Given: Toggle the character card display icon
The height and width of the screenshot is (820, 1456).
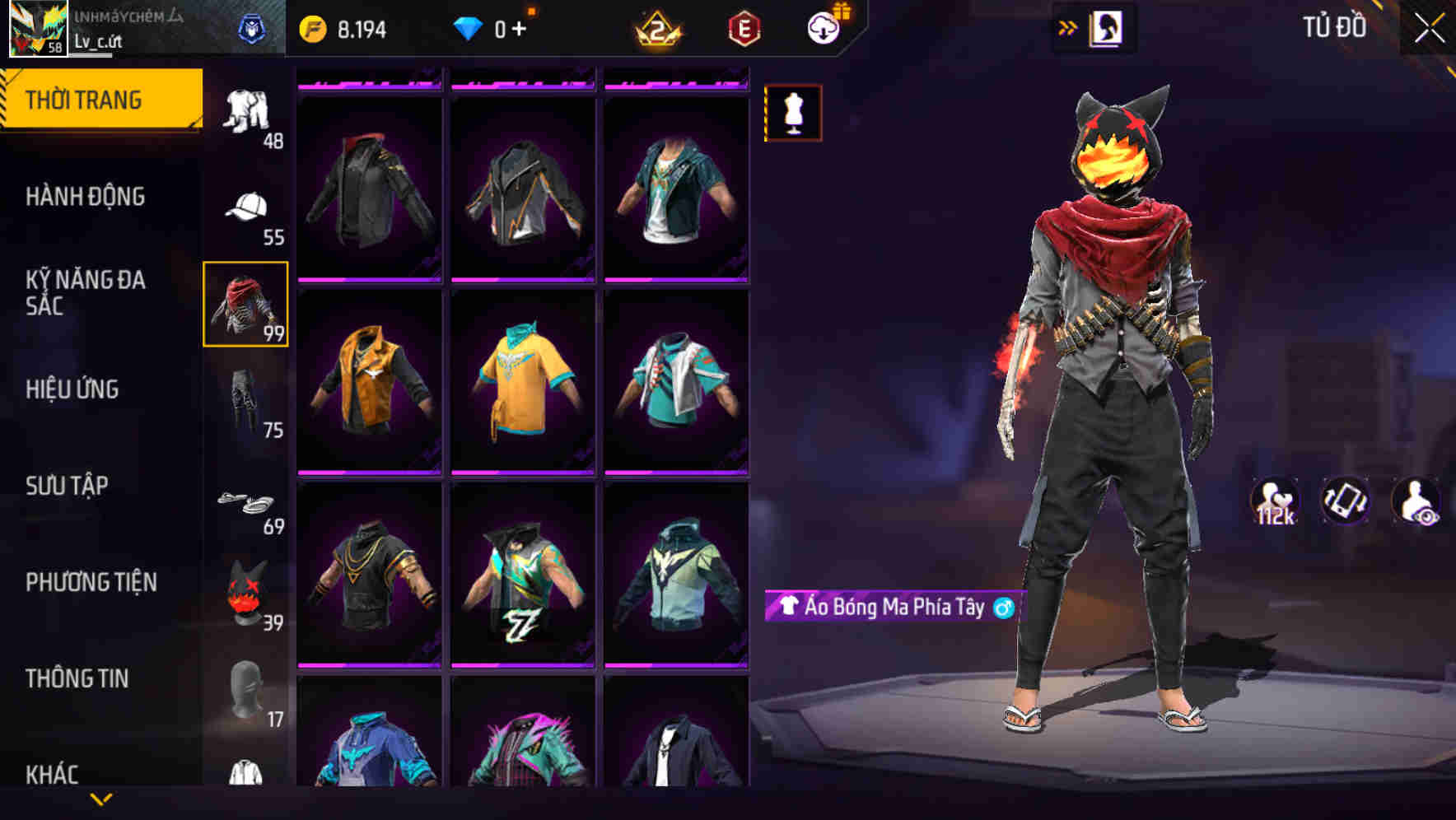Looking at the screenshot, I should (1108, 26).
